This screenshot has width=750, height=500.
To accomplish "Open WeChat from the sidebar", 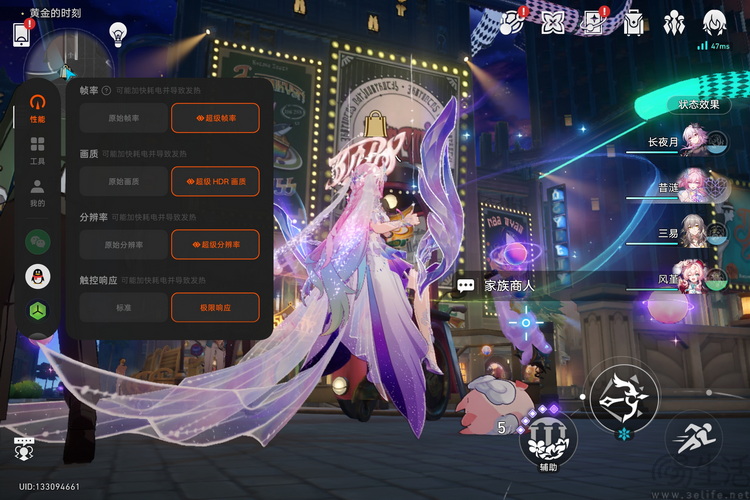I will coord(37,241).
